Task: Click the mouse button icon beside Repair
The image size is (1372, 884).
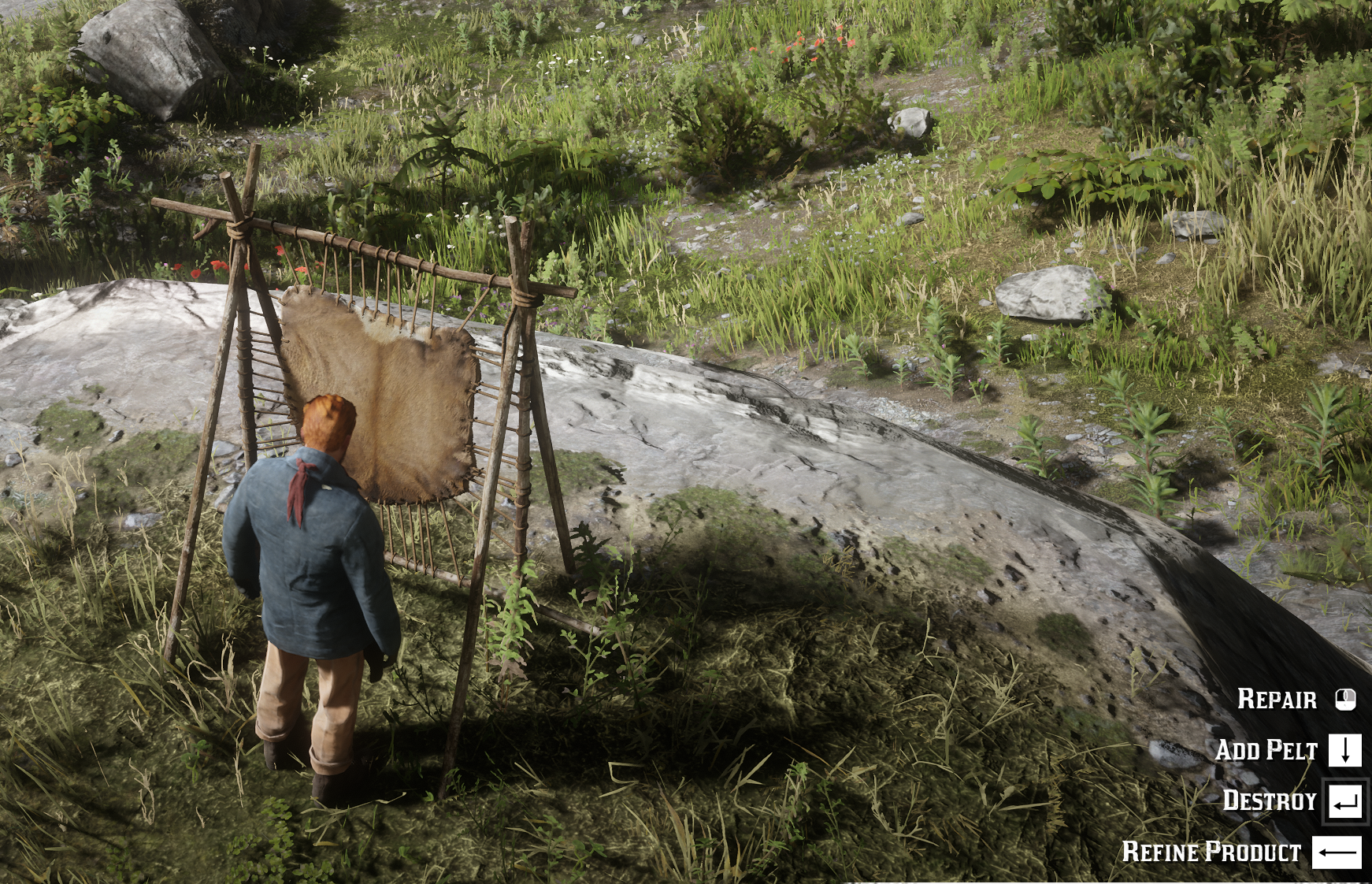Action: point(1345,698)
